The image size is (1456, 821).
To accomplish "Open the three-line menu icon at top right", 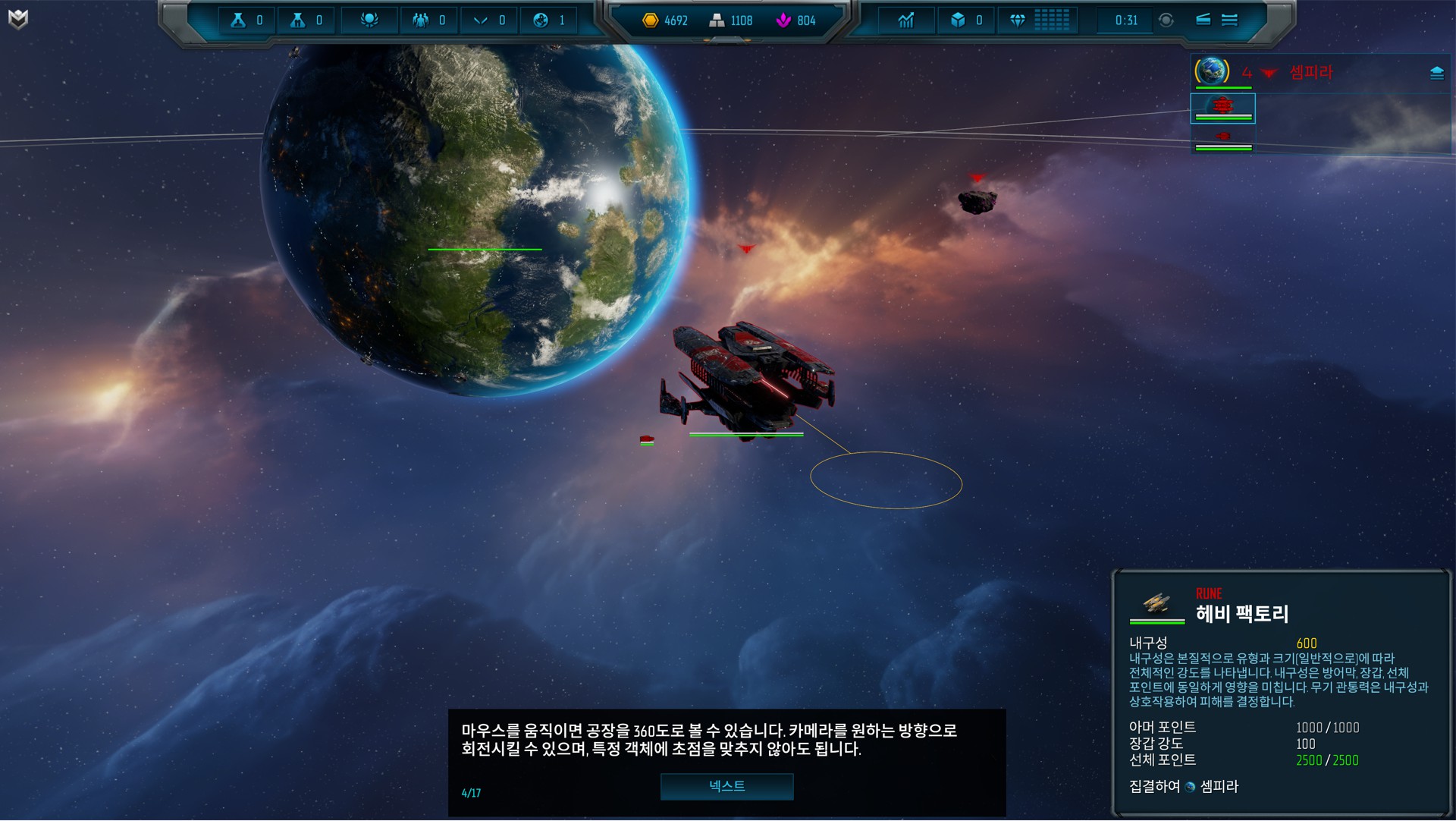I will tap(1229, 20).
